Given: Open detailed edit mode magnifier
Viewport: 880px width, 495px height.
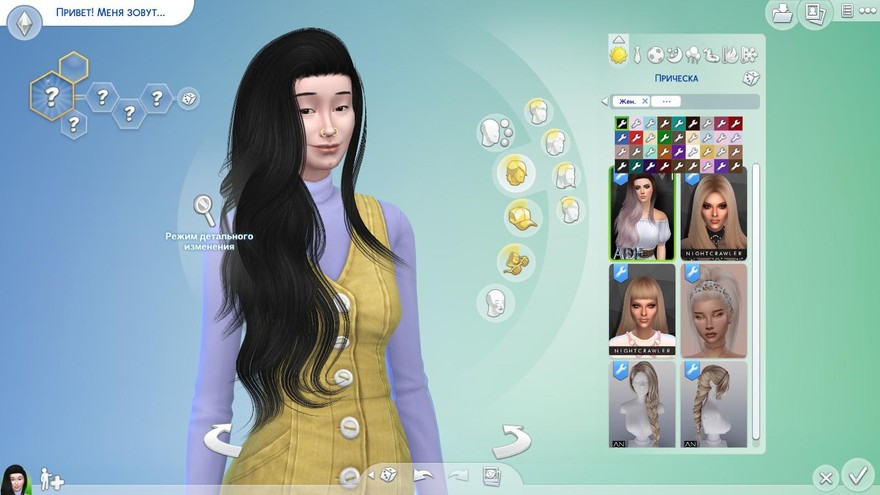Looking at the screenshot, I should point(205,210).
